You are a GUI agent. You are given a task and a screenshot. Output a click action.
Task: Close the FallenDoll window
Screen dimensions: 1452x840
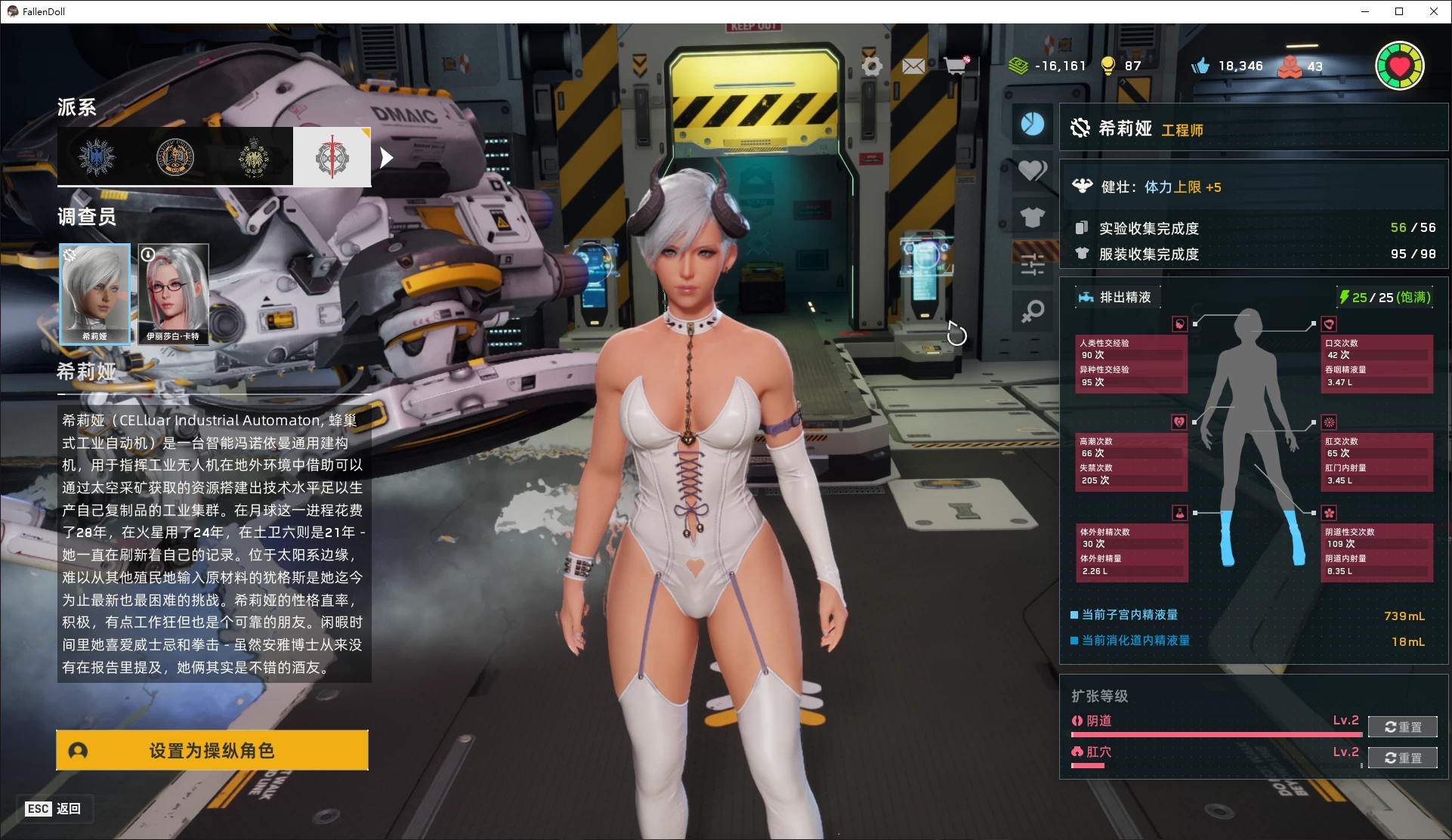[x=1433, y=11]
